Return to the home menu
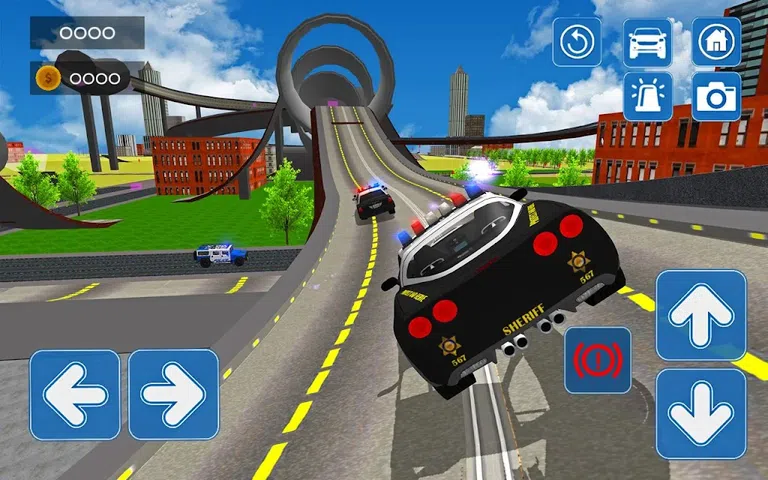The image size is (768, 480). [x=716, y=43]
